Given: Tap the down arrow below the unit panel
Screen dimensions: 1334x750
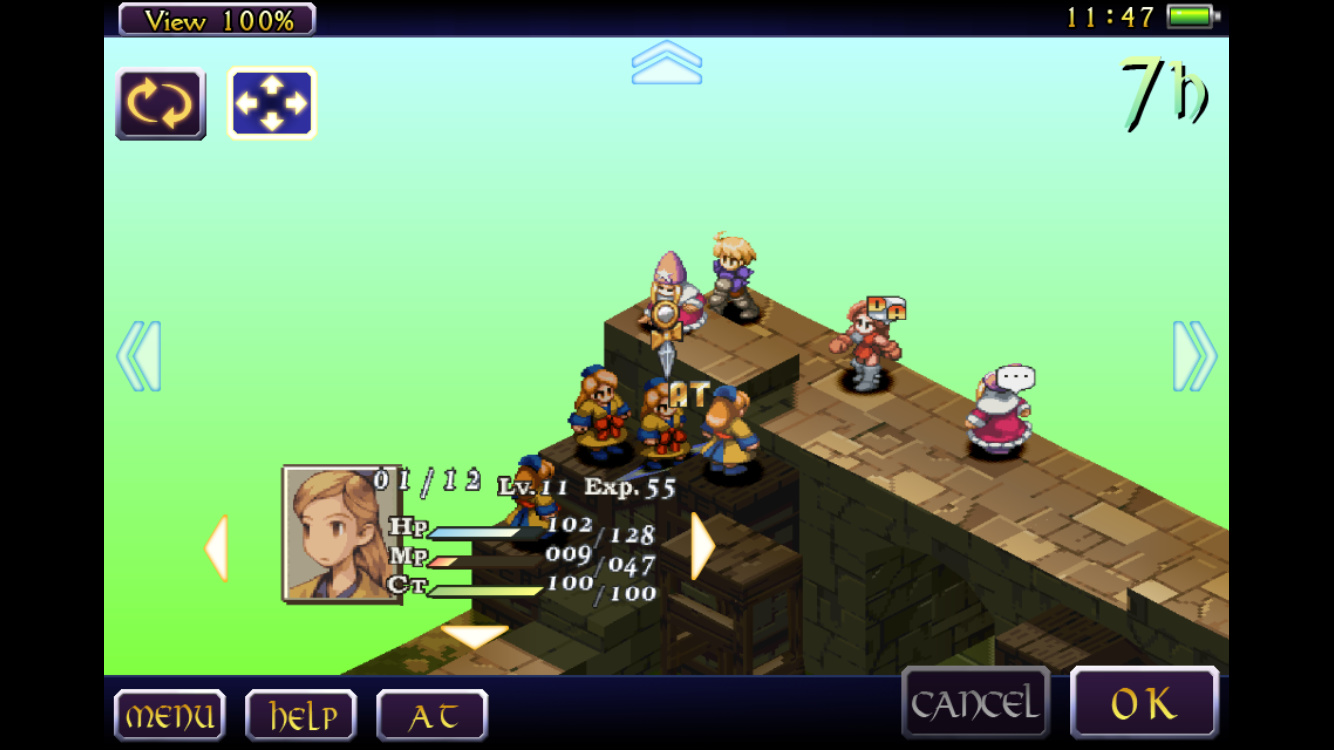Looking at the screenshot, I should [x=474, y=635].
